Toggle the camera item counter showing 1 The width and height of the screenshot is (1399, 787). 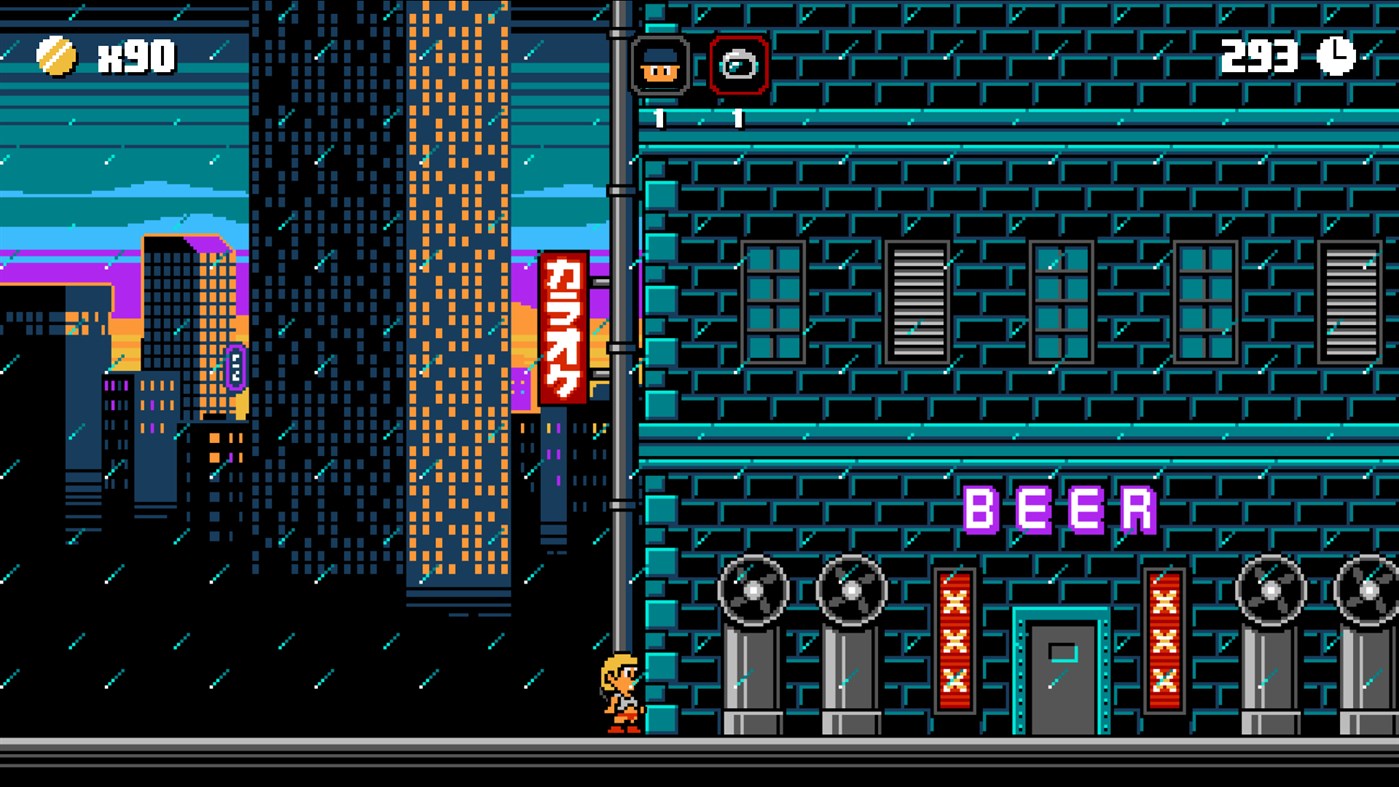pos(739,117)
